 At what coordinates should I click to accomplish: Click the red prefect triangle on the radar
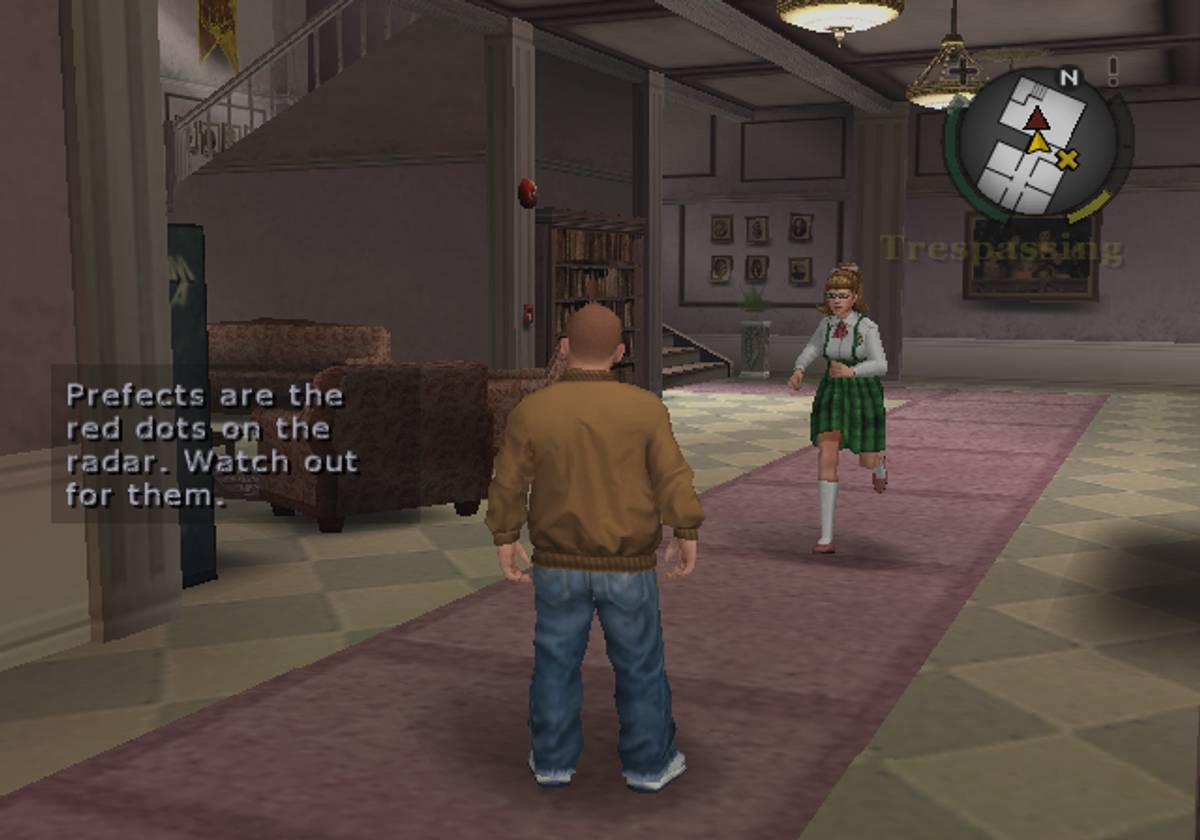(x=1037, y=119)
